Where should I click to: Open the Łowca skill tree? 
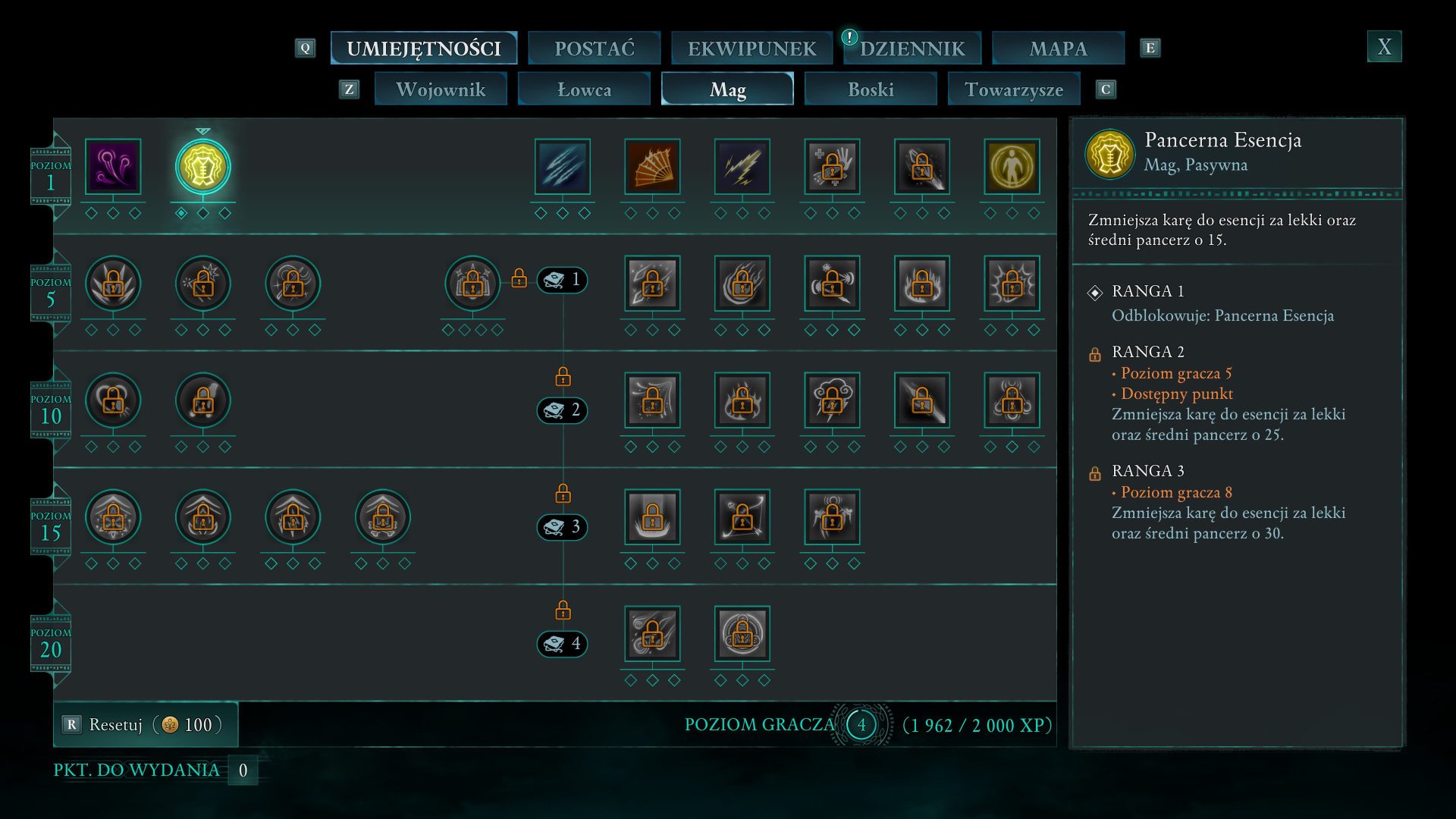click(x=584, y=89)
